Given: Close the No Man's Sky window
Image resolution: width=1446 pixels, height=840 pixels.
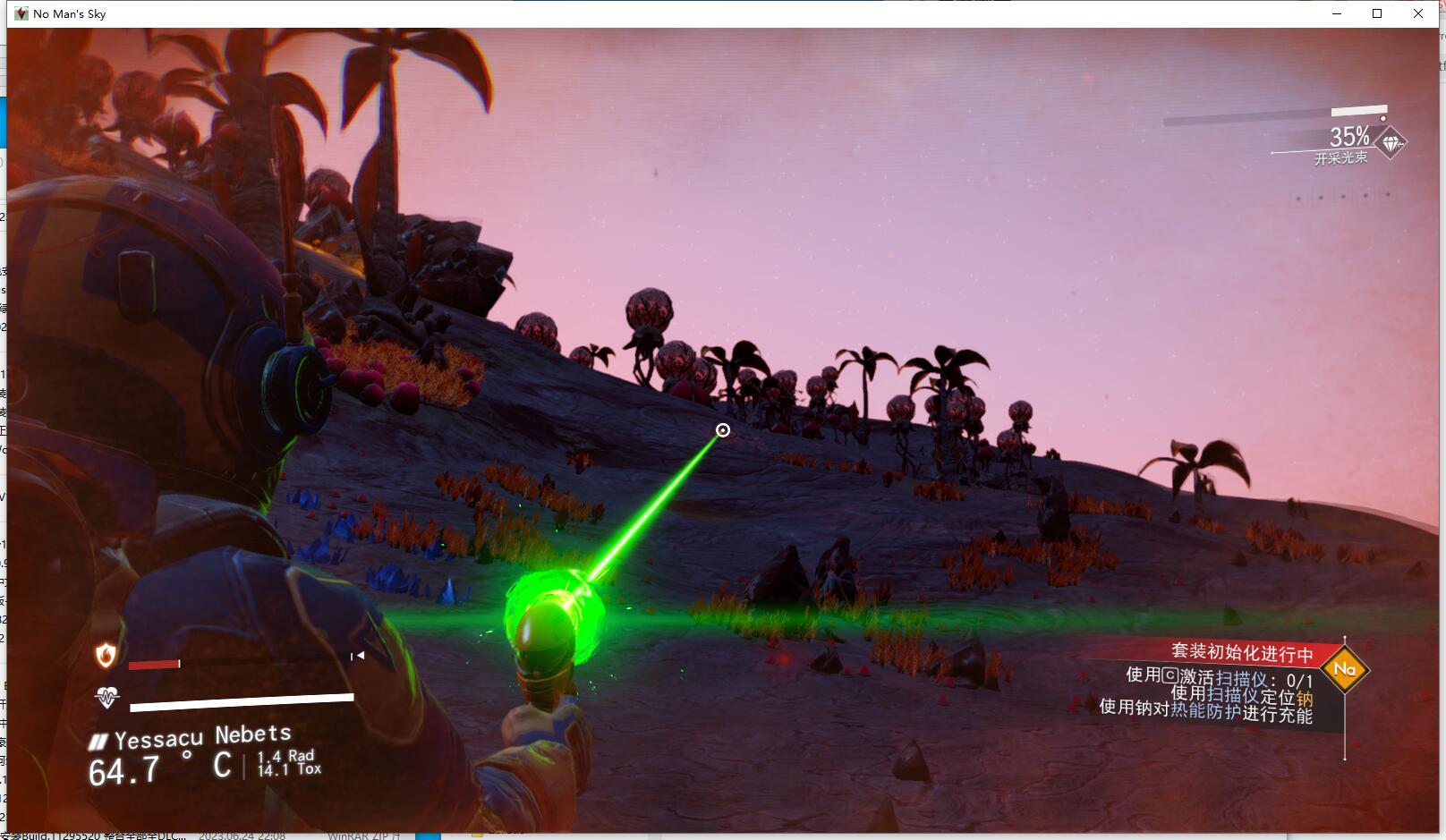Looking at the screenshot, I should [1418, 13].
